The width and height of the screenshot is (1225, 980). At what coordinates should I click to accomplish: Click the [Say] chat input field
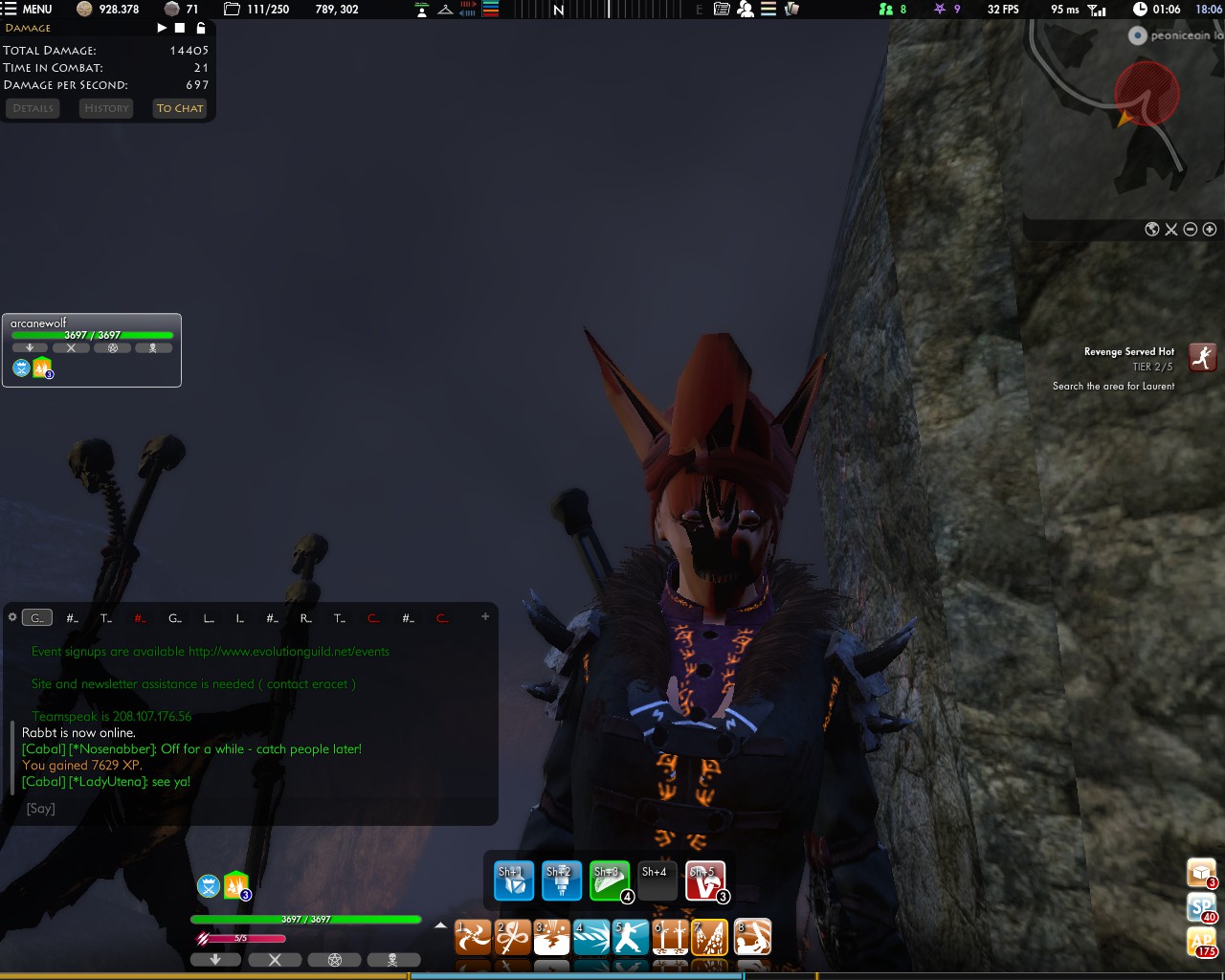258,809
